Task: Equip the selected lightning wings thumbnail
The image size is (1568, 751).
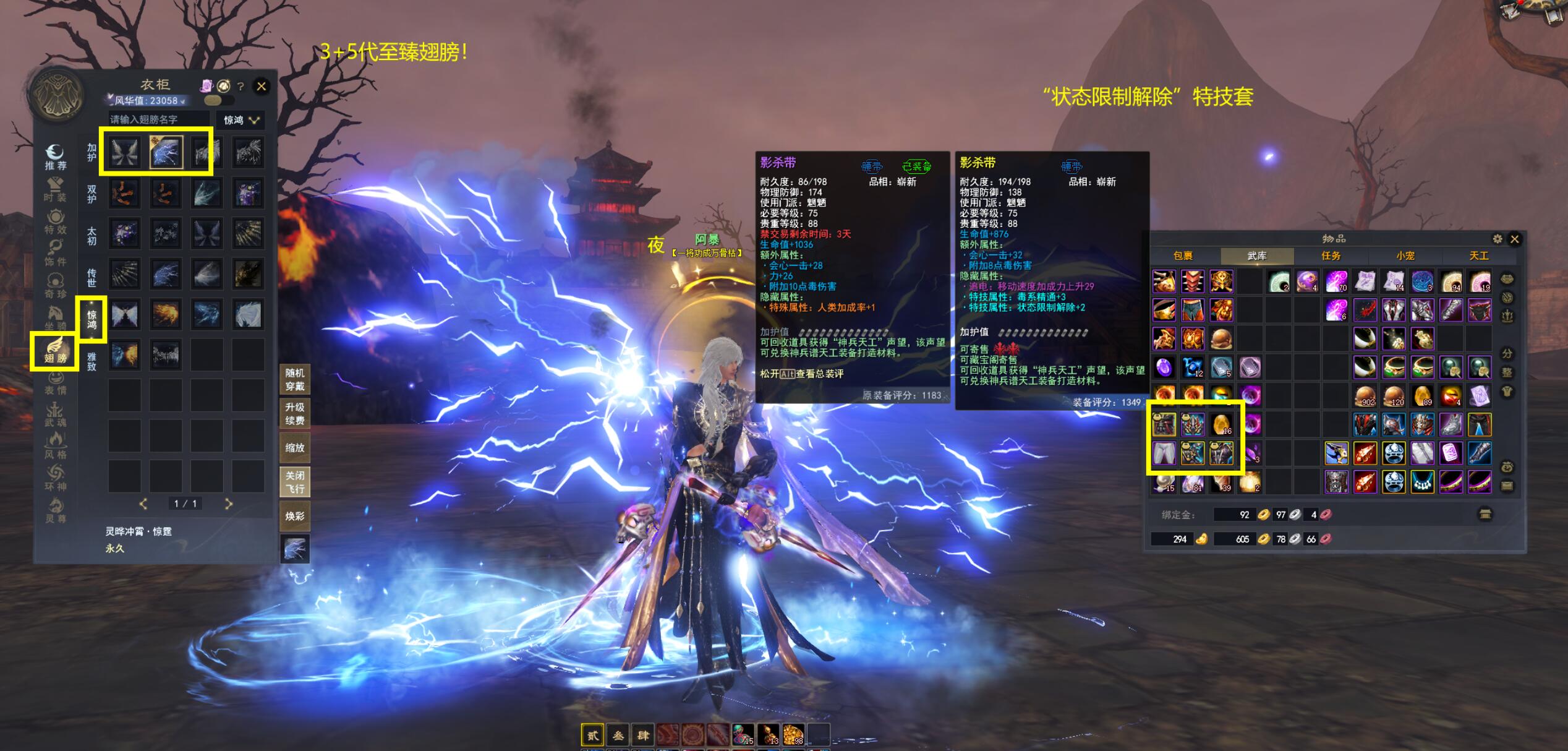Action: (166, 152)
